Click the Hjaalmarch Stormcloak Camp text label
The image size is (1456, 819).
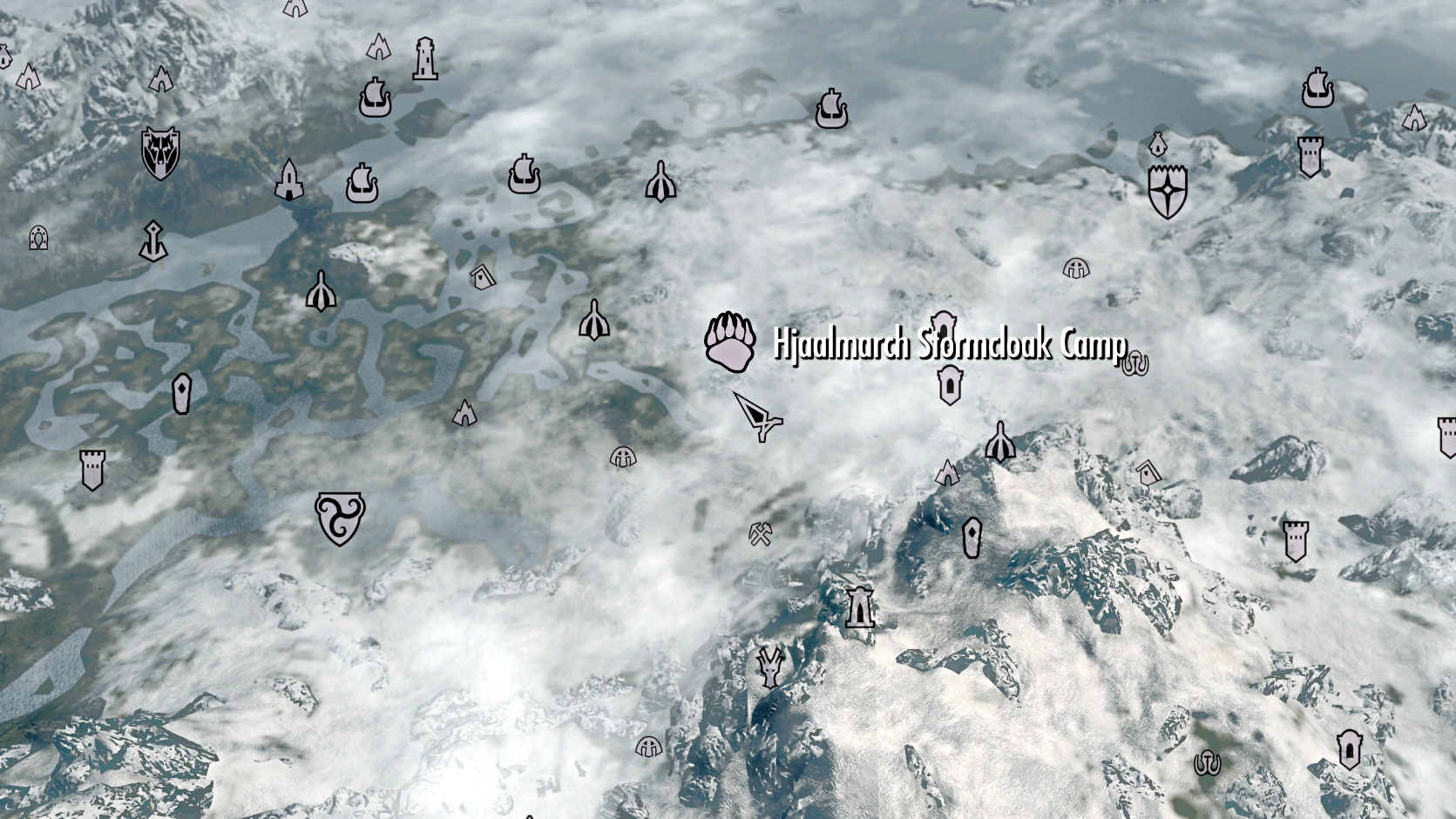948,343
